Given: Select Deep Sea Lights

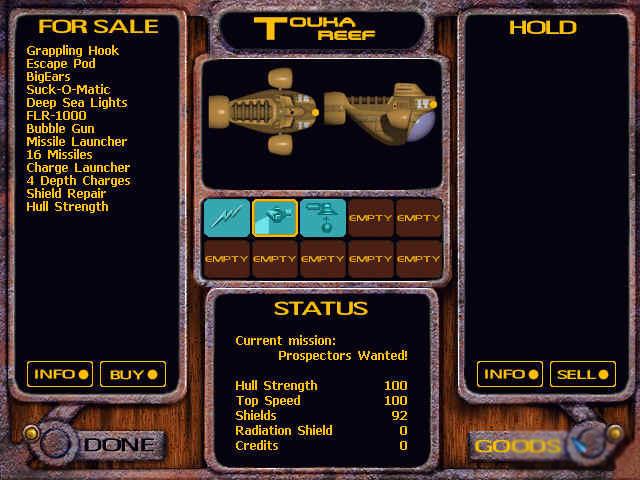Looking at the screenshot, I should (77, 103).
